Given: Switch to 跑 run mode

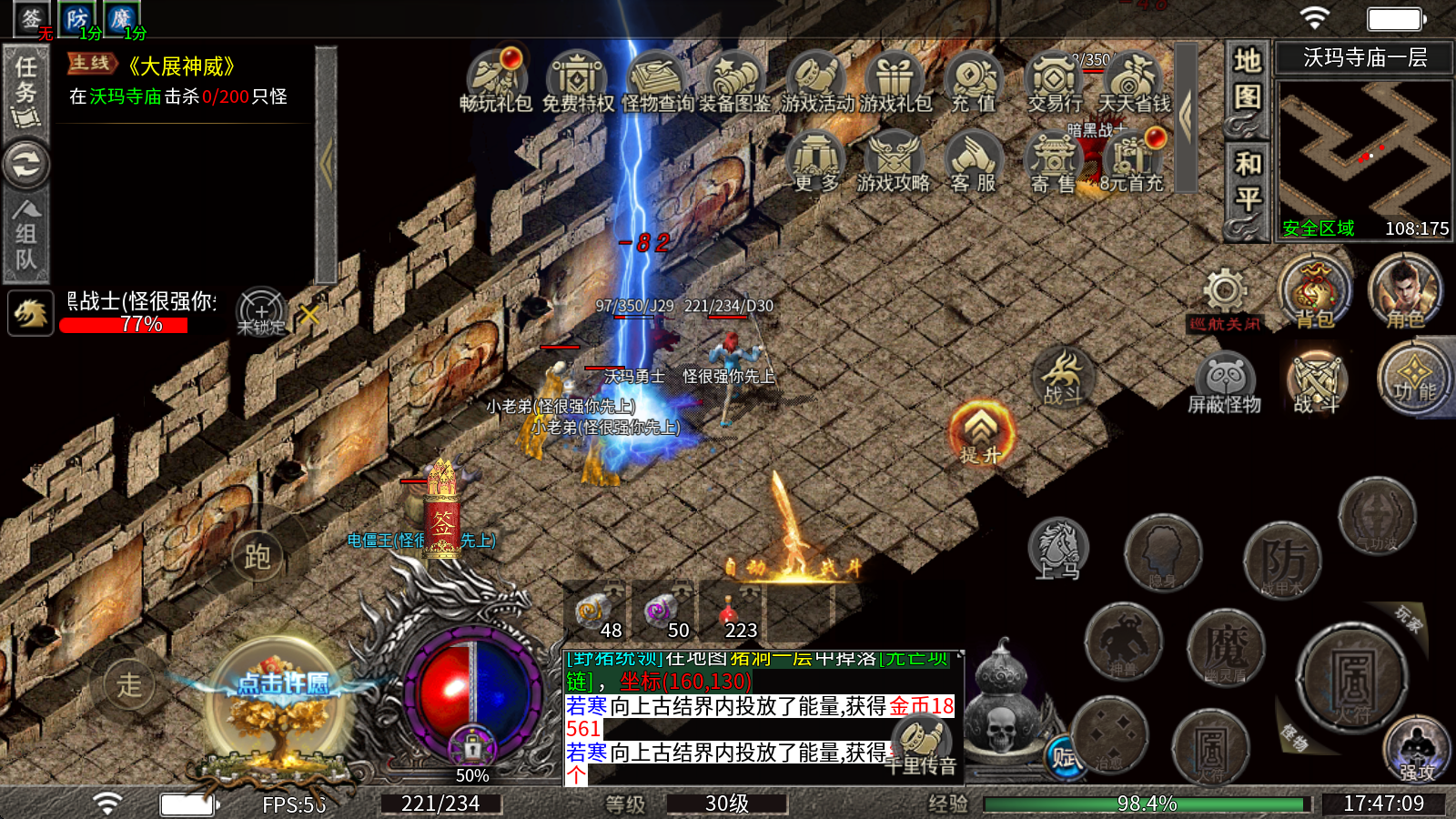Looking at the screenshot, I should pos(257,556).
